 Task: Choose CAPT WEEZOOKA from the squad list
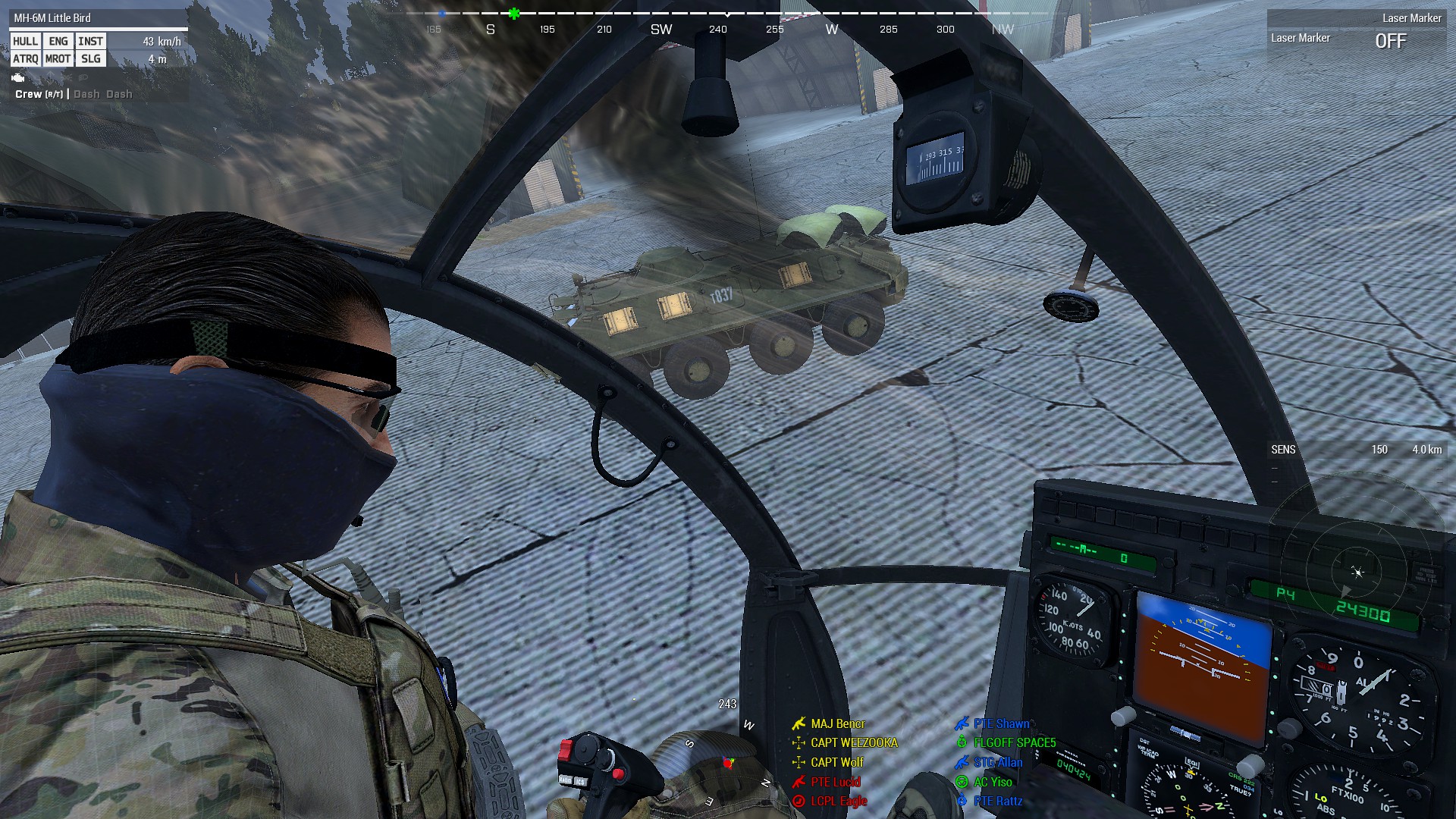[x=854, y=743]
